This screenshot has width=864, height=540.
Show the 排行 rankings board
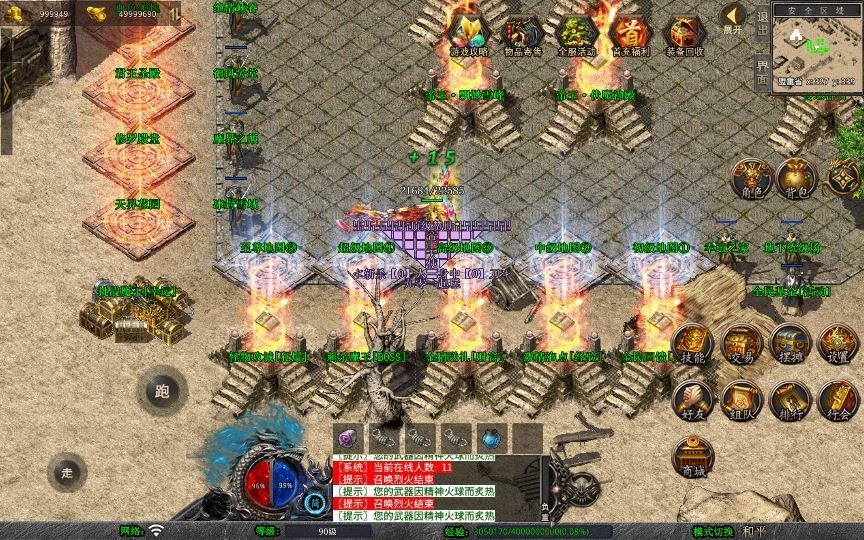point(790,400)
